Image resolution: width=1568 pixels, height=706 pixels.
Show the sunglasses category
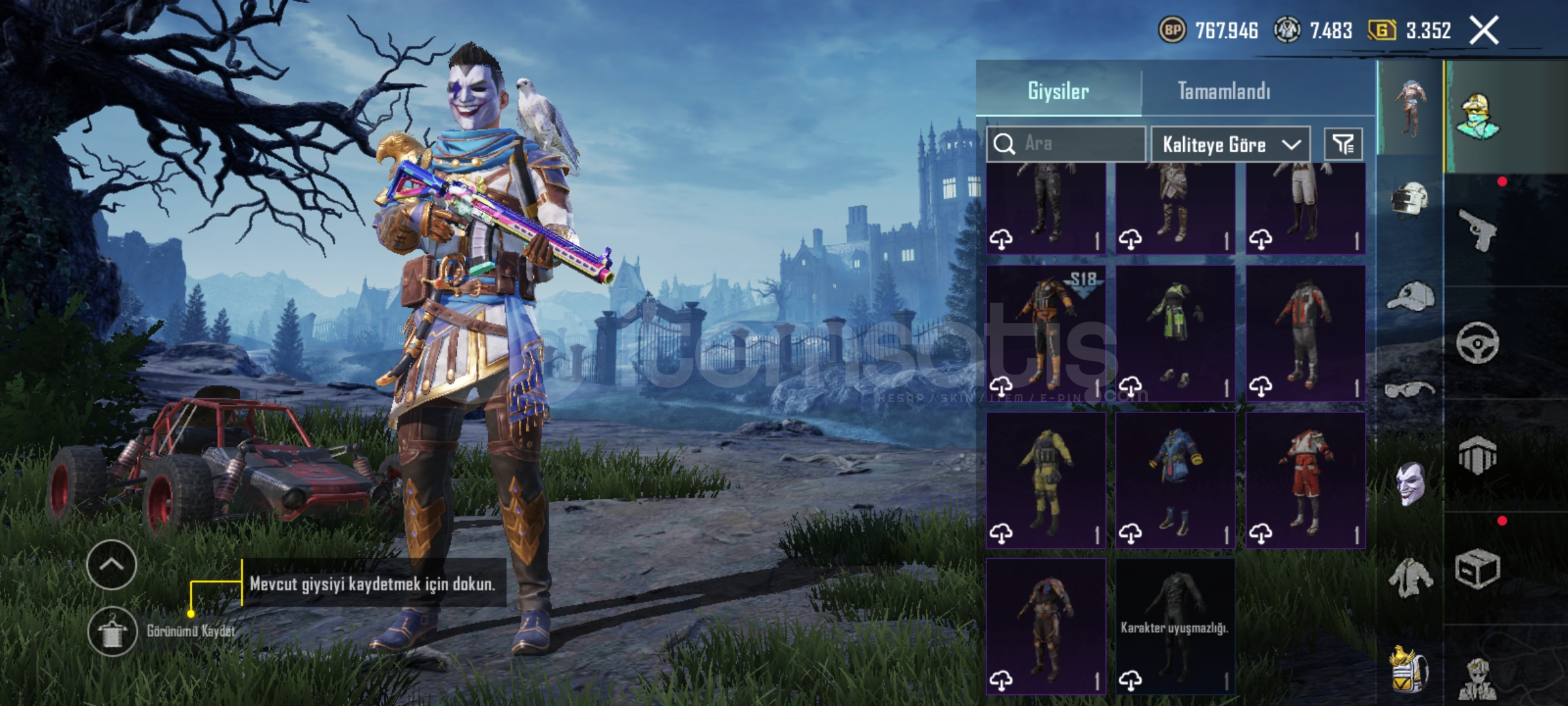(1409, 390)
